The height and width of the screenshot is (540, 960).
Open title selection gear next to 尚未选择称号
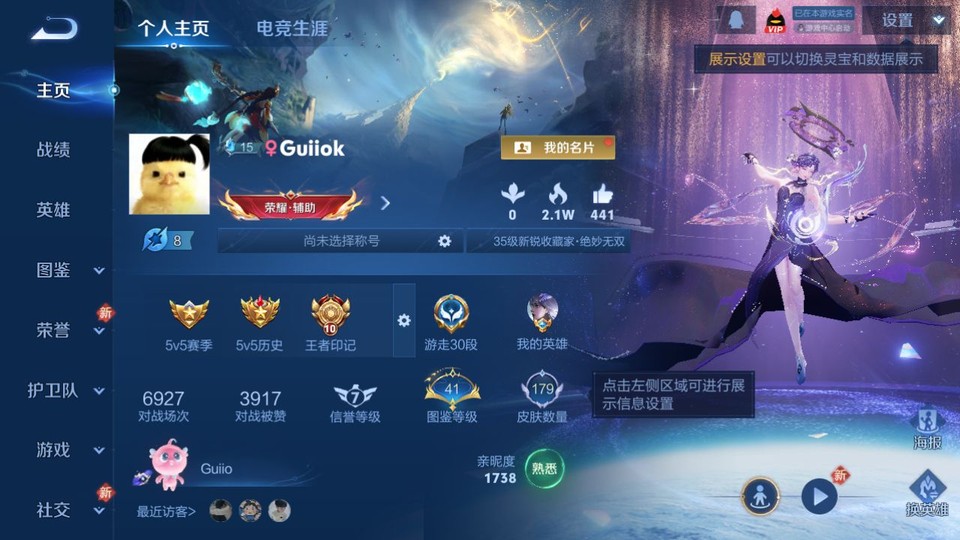[444, 241]
